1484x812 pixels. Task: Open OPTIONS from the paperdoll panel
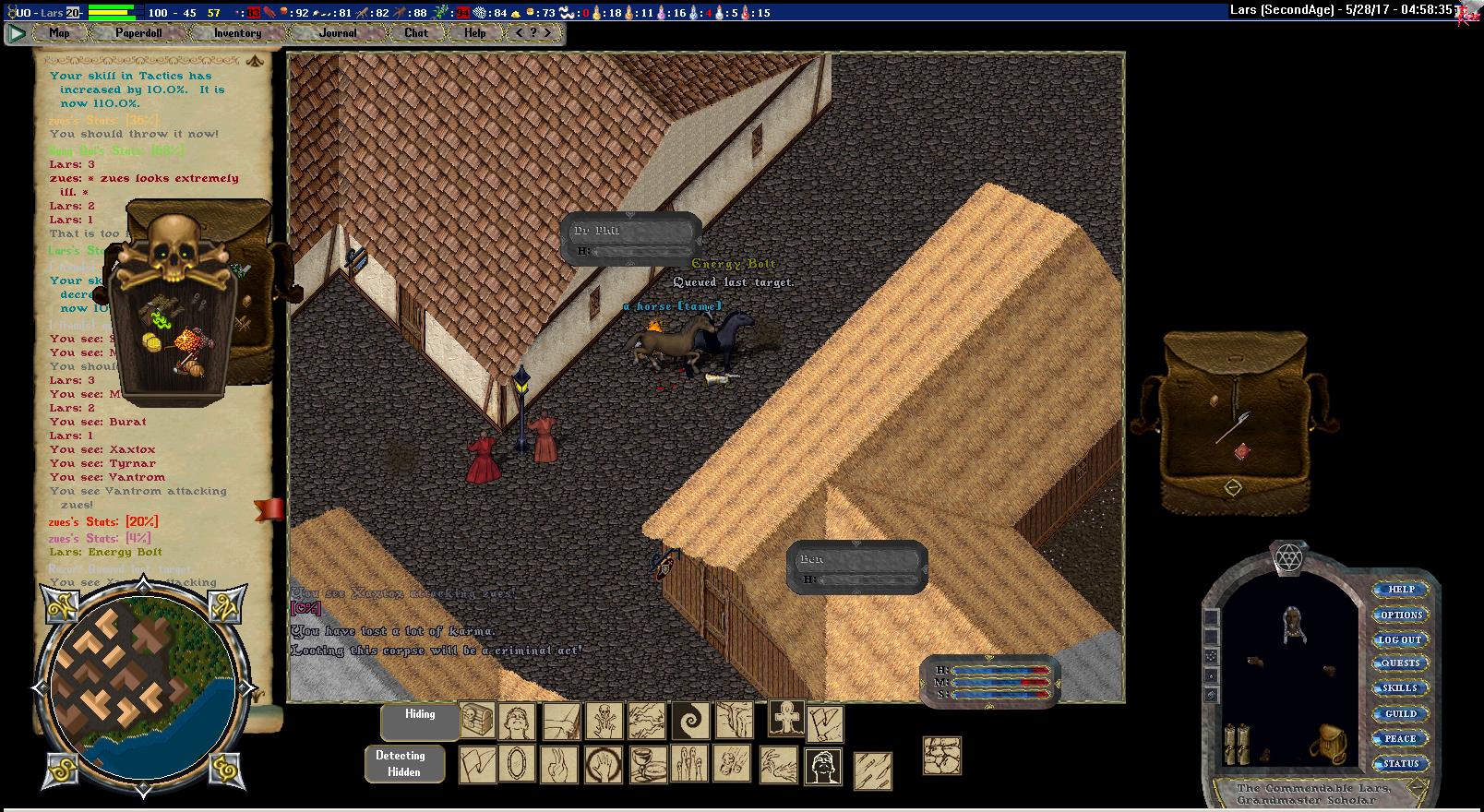point(1400,615)
